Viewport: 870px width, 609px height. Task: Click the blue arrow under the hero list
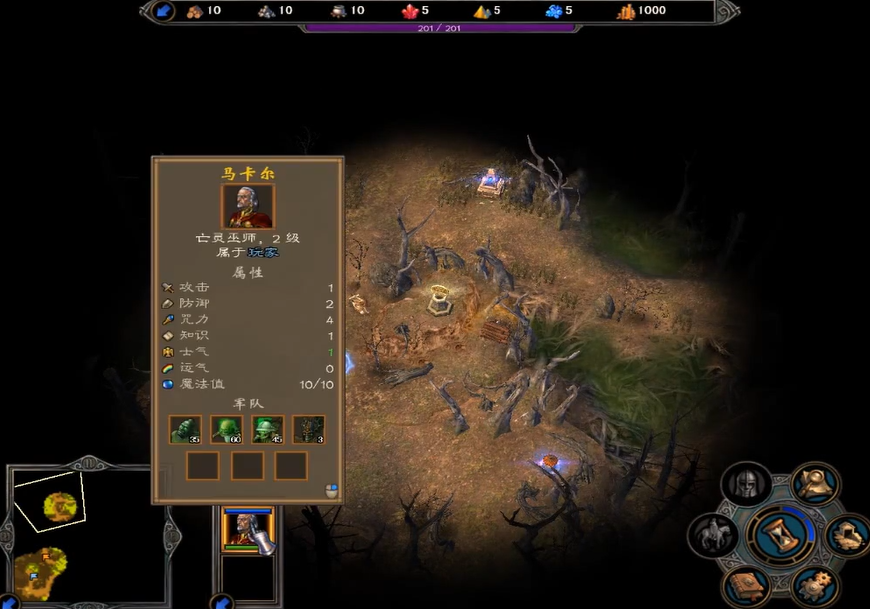(222, 602)
